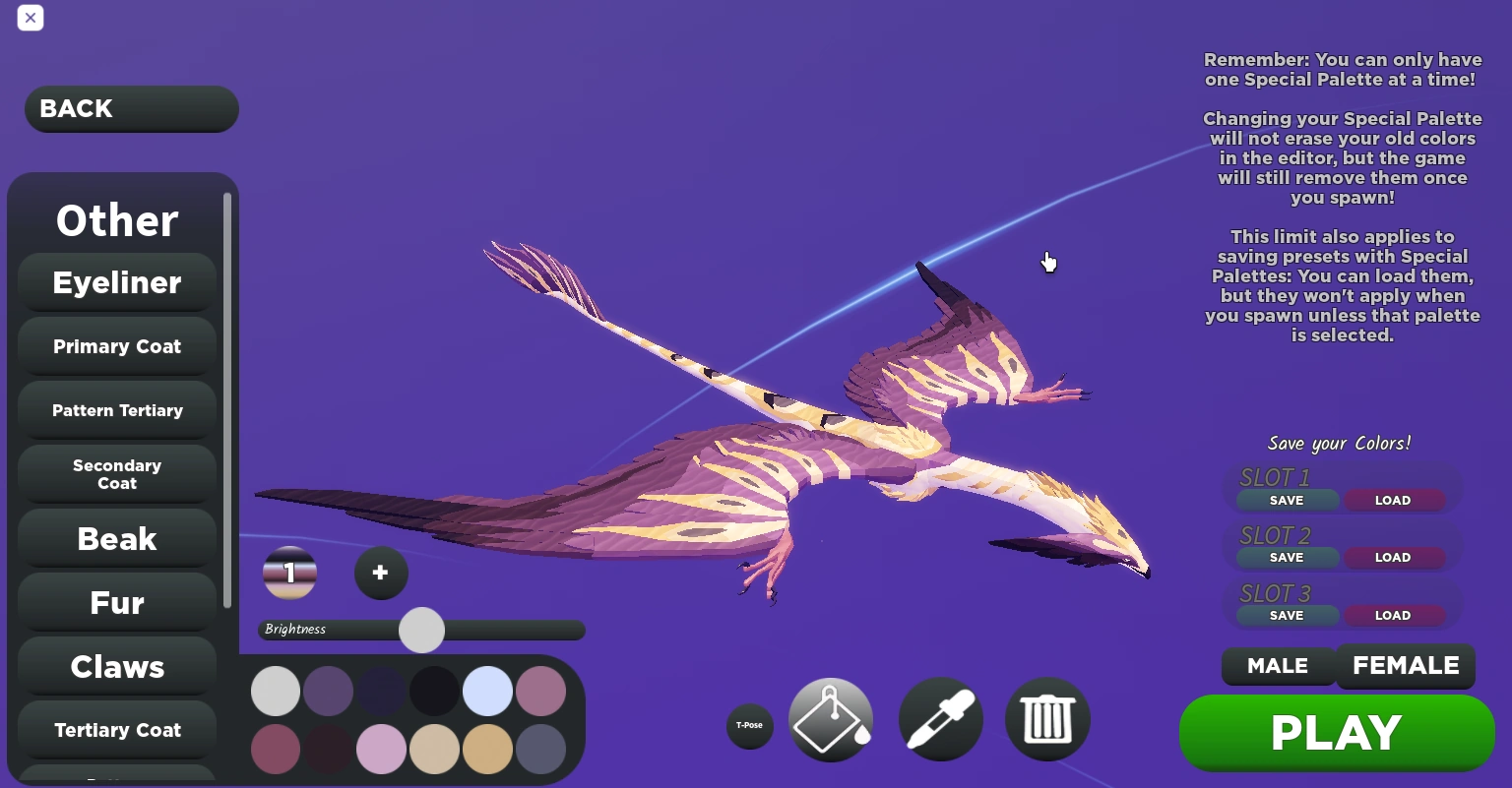The image size is (1512, 788).
Task: Open the trash can to clear colors
Action: click(1047, 719)
